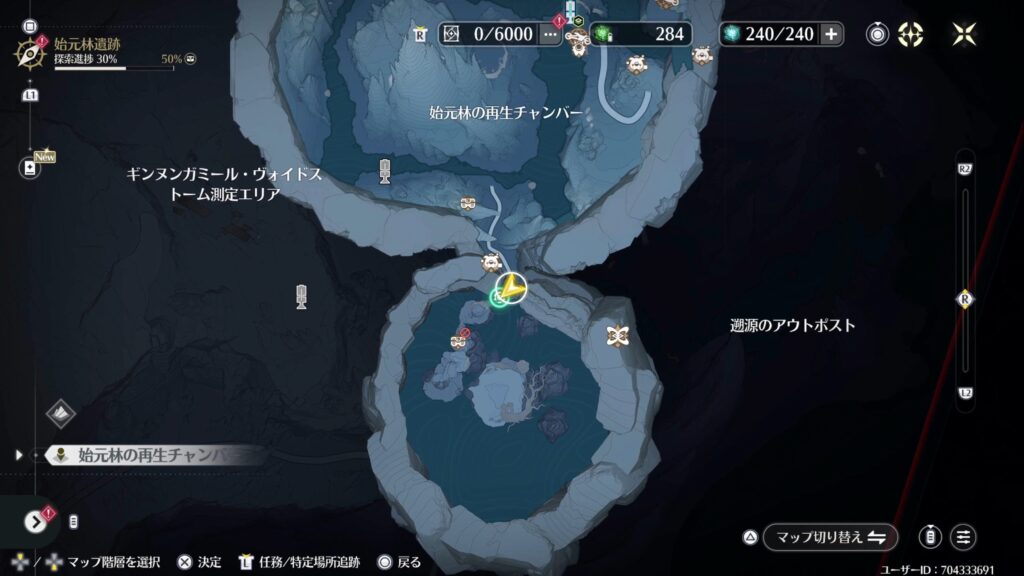Click the map marker with red prohibited badge
The width and height of the screenshot is (1024, 576).
[x=459, y=341]
